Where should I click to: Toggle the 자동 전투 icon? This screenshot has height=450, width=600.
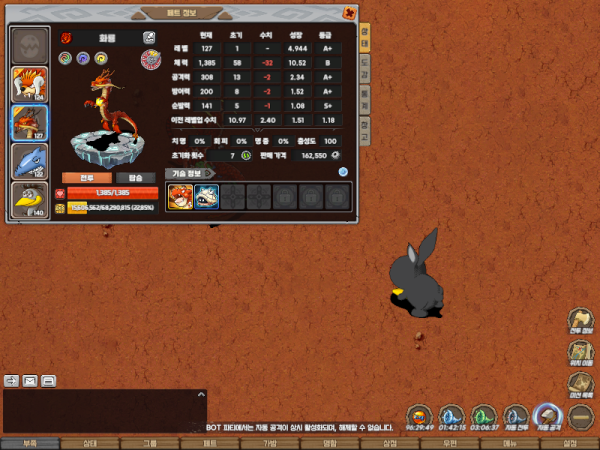pyautogui.click(x=516, y=415)
